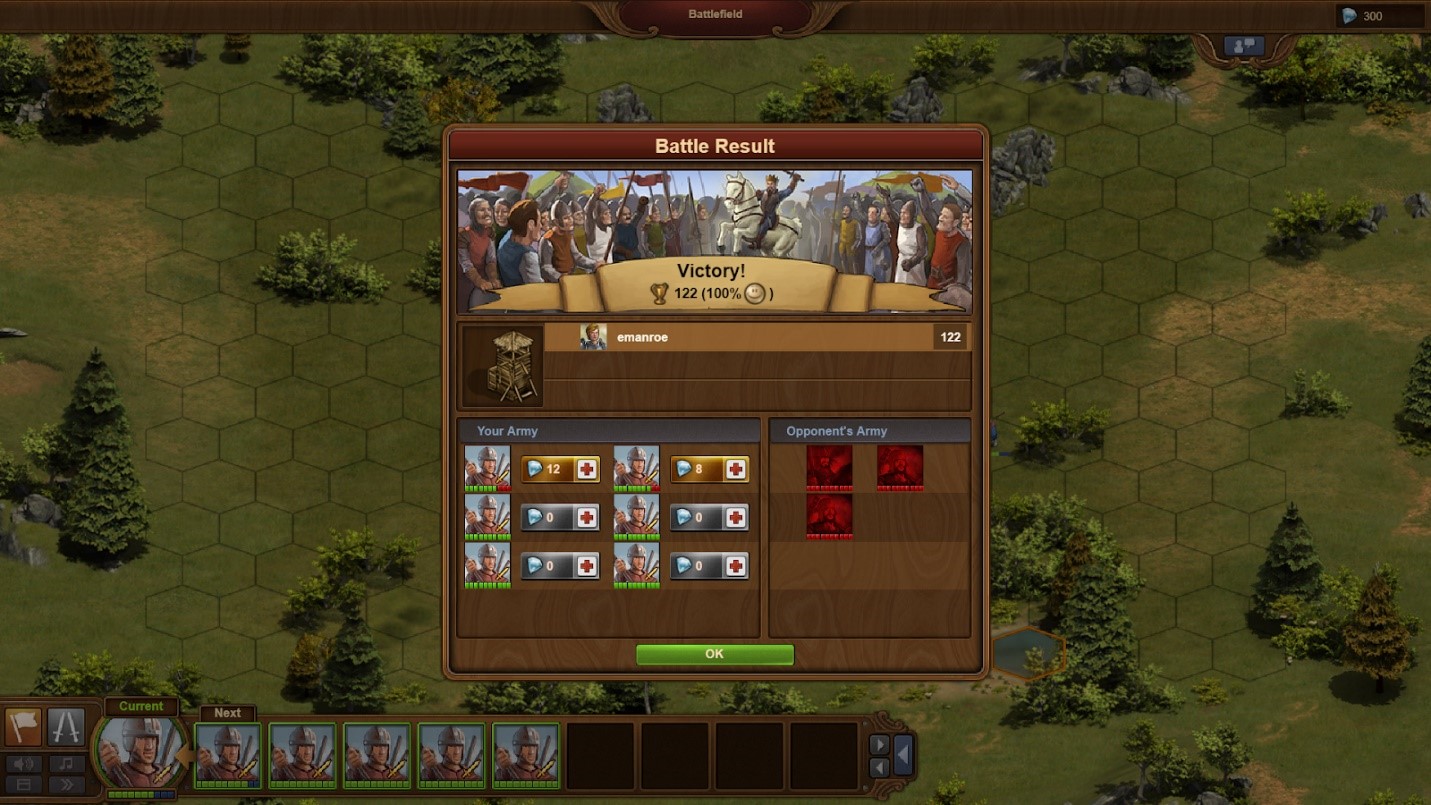
Task: Click the small right arrow on the unit queue
Action: pos(879,744)
